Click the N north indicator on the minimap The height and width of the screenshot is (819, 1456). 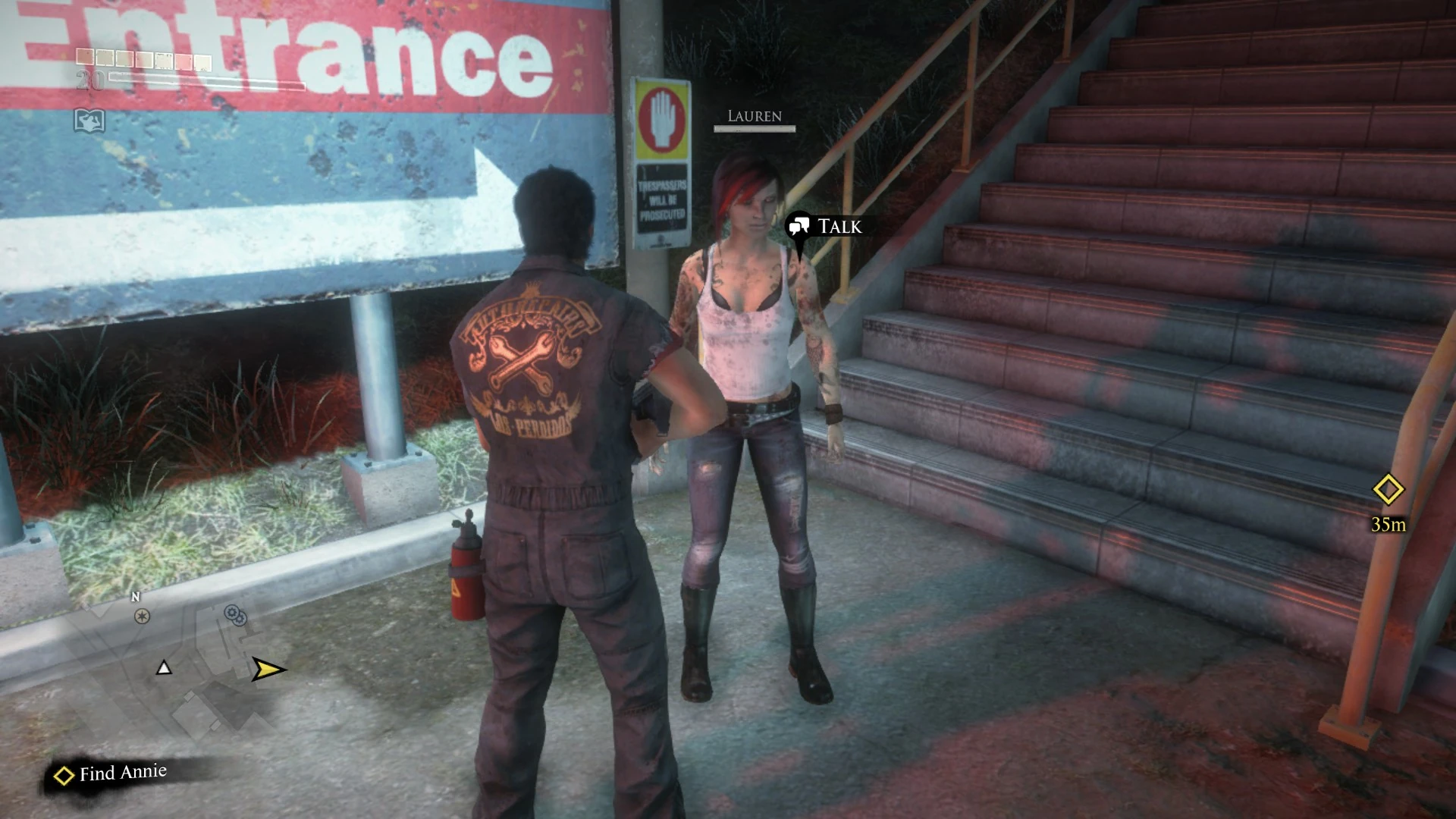click(x=134, y=596)
